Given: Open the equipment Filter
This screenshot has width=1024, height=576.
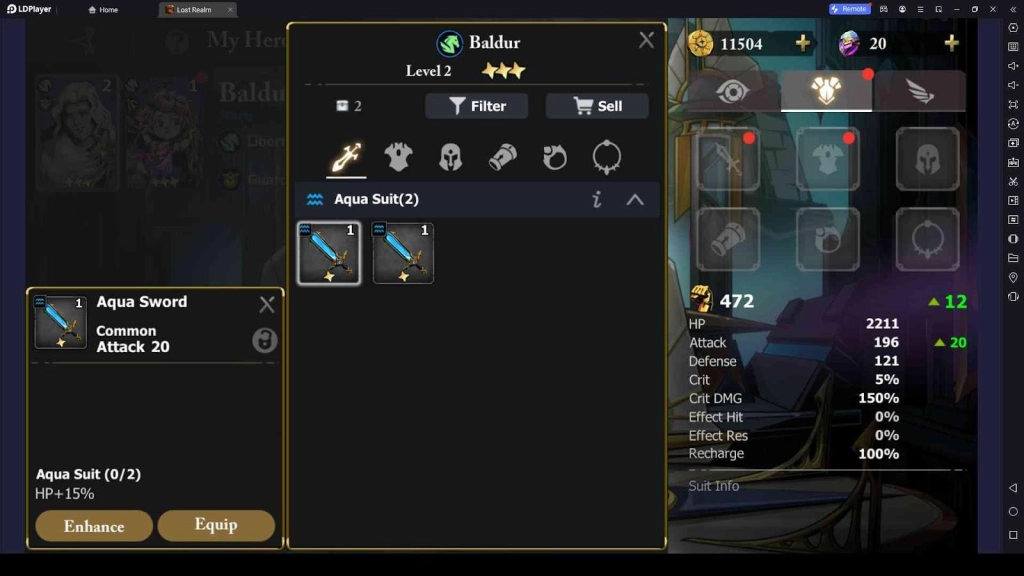Looking at the screenshot, I should point(476,106).
